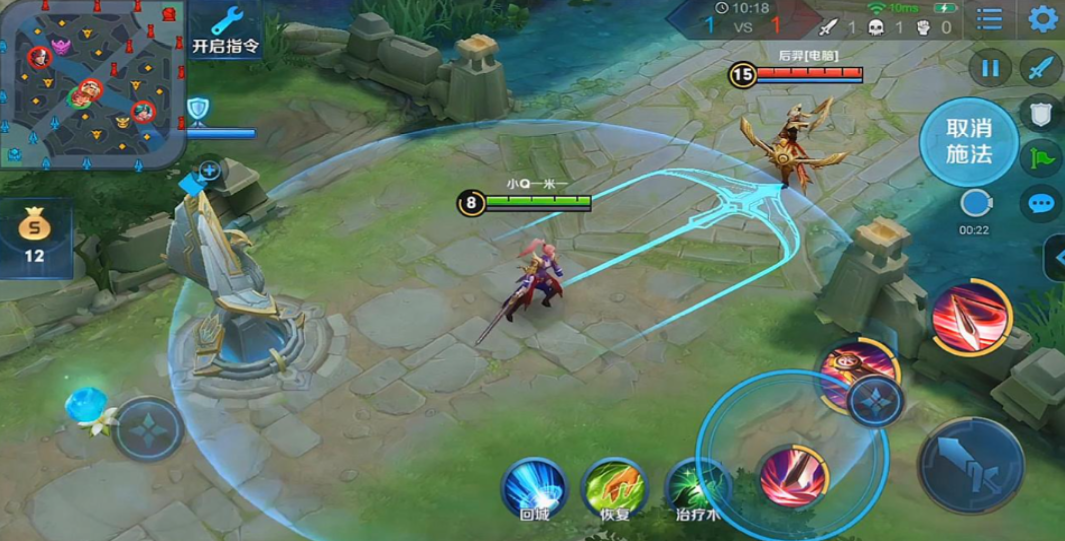The width and height of the screenshot is (1065, 541).
Task: Click the blue sword icon below the gear
Action: [x=1041, y=68]
